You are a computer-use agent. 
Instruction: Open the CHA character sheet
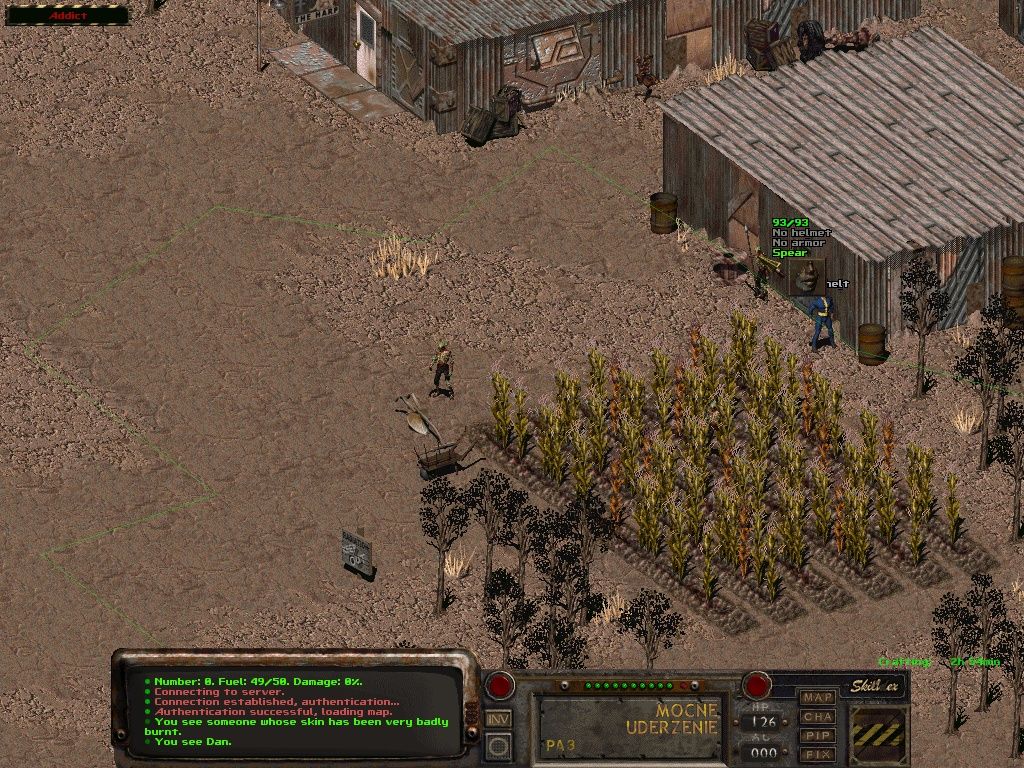(818, 716)
